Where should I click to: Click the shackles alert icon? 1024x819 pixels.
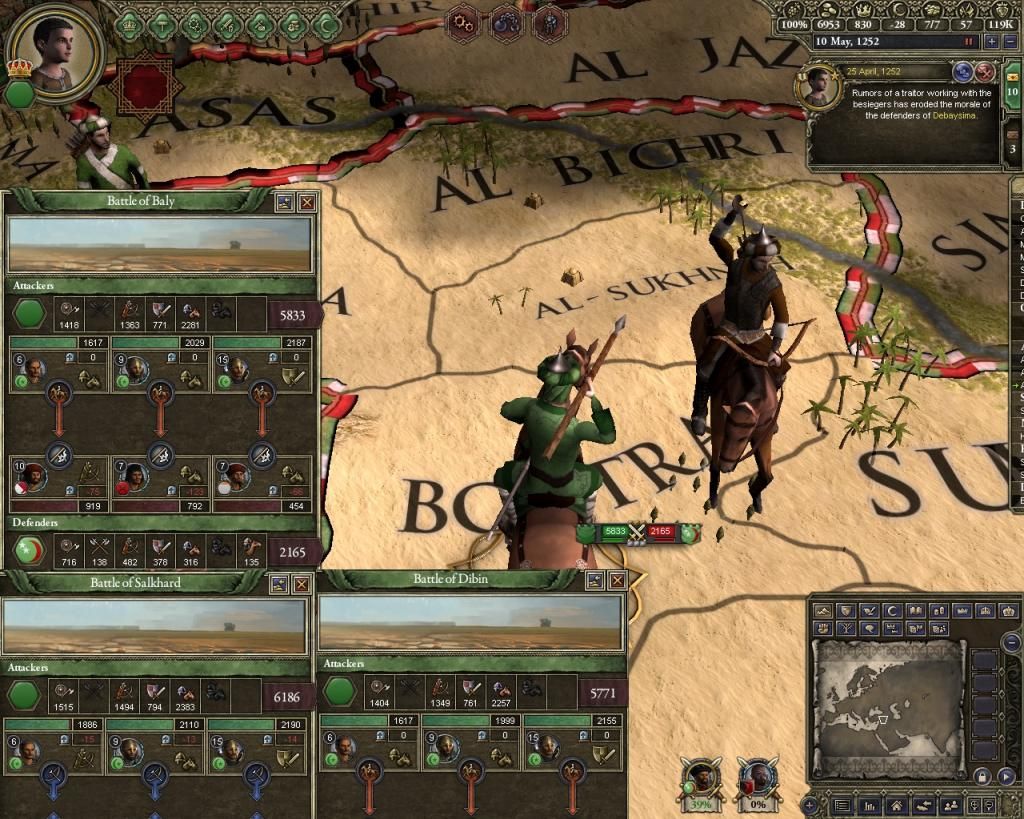[x=506, y=20]
